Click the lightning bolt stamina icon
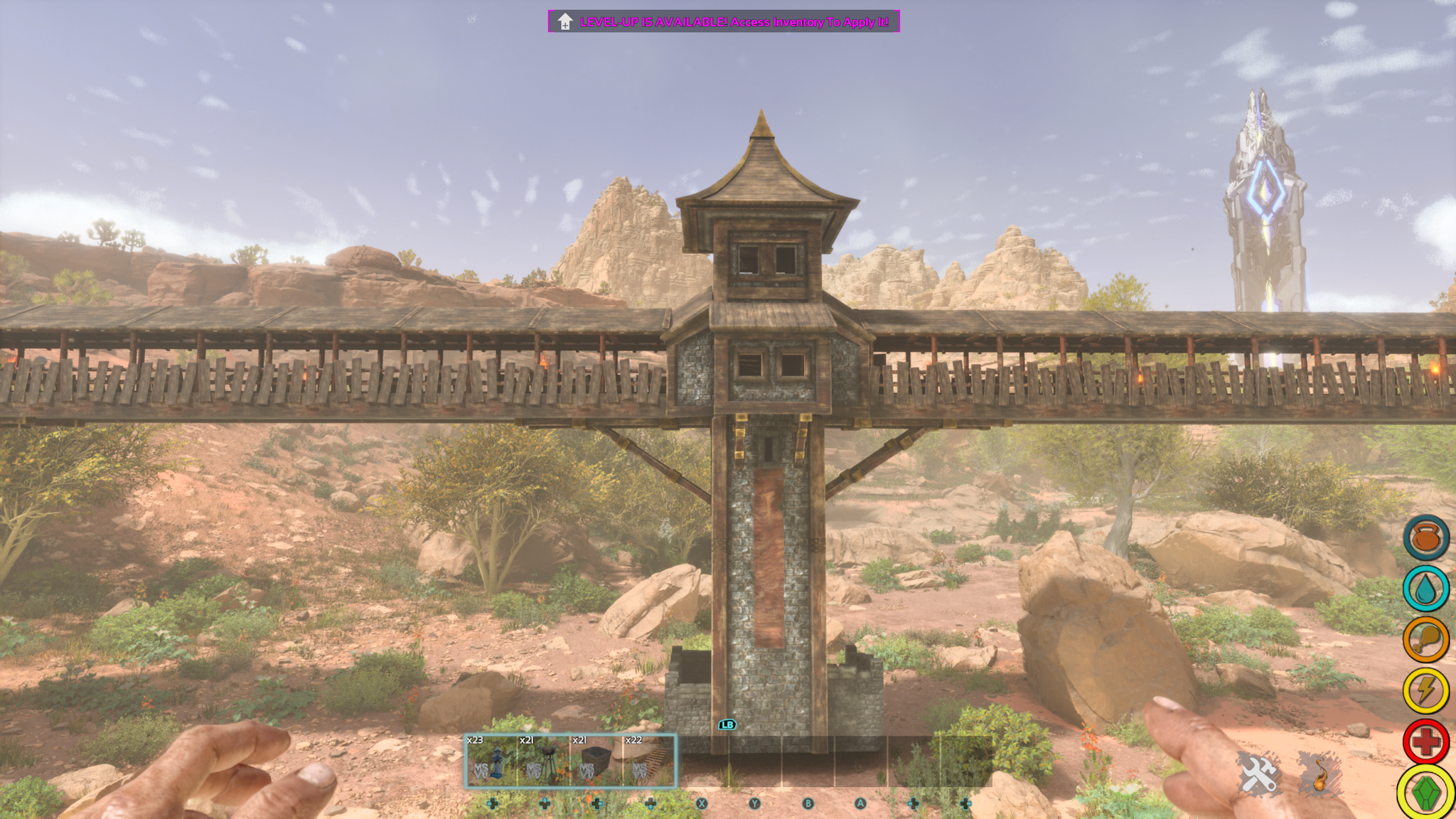This screenshot has height=819, width=1456. pos(1425,690)
